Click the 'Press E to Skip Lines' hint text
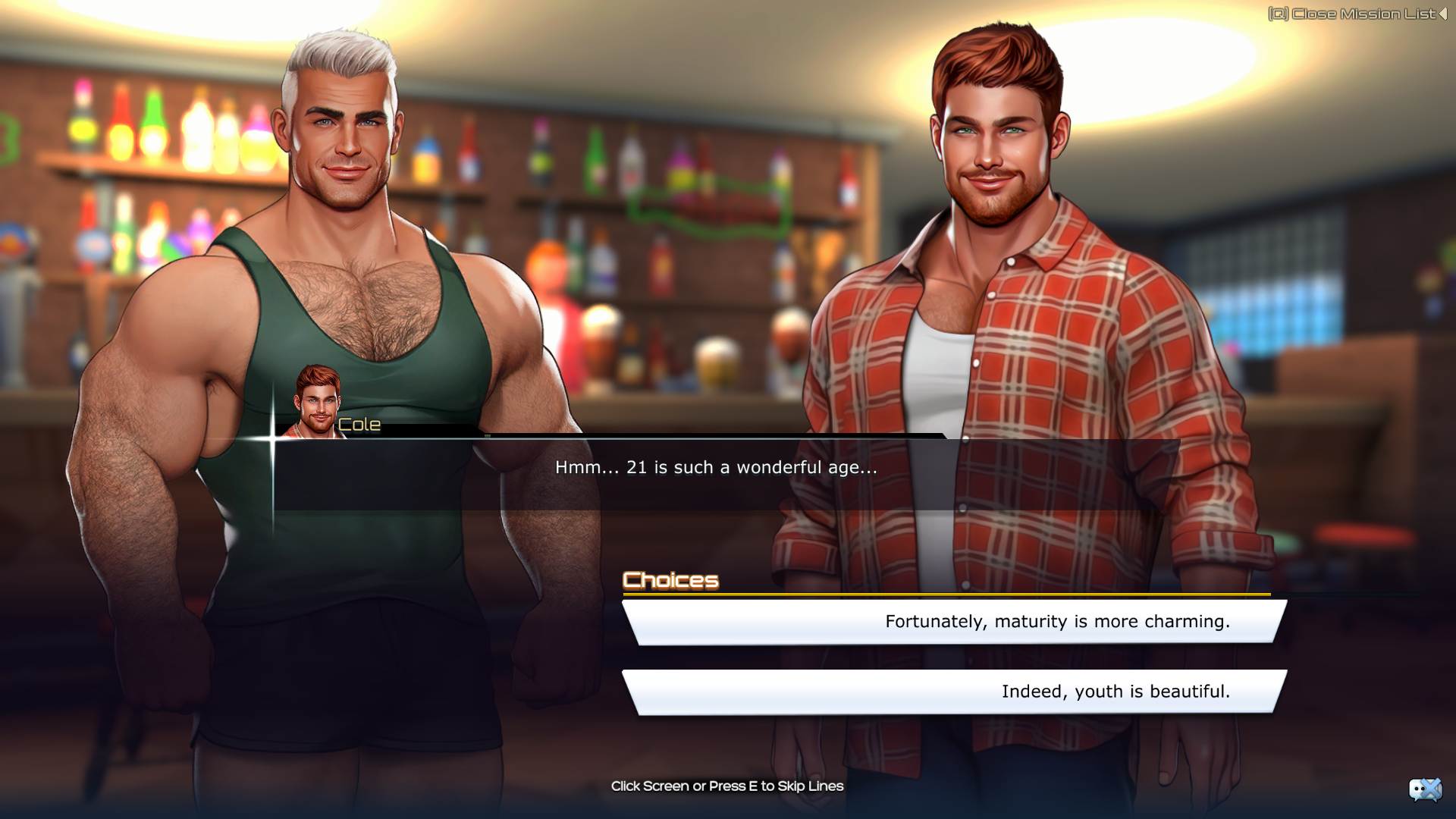 pyautogui.click(x=728, y=786)
